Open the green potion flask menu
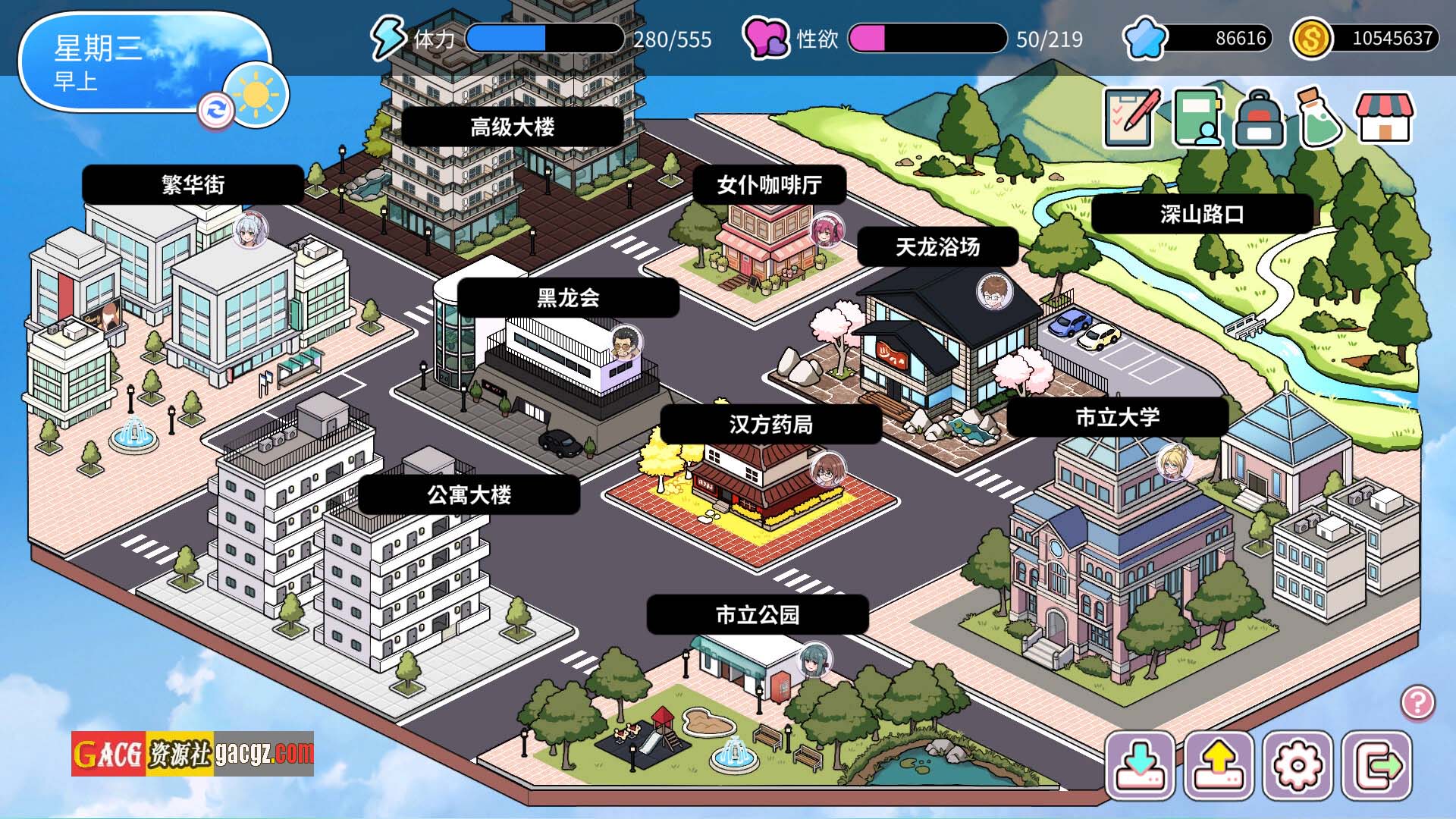This screenshot has height=819, width=1456. pyautogui.click(x=1320, y=118)
